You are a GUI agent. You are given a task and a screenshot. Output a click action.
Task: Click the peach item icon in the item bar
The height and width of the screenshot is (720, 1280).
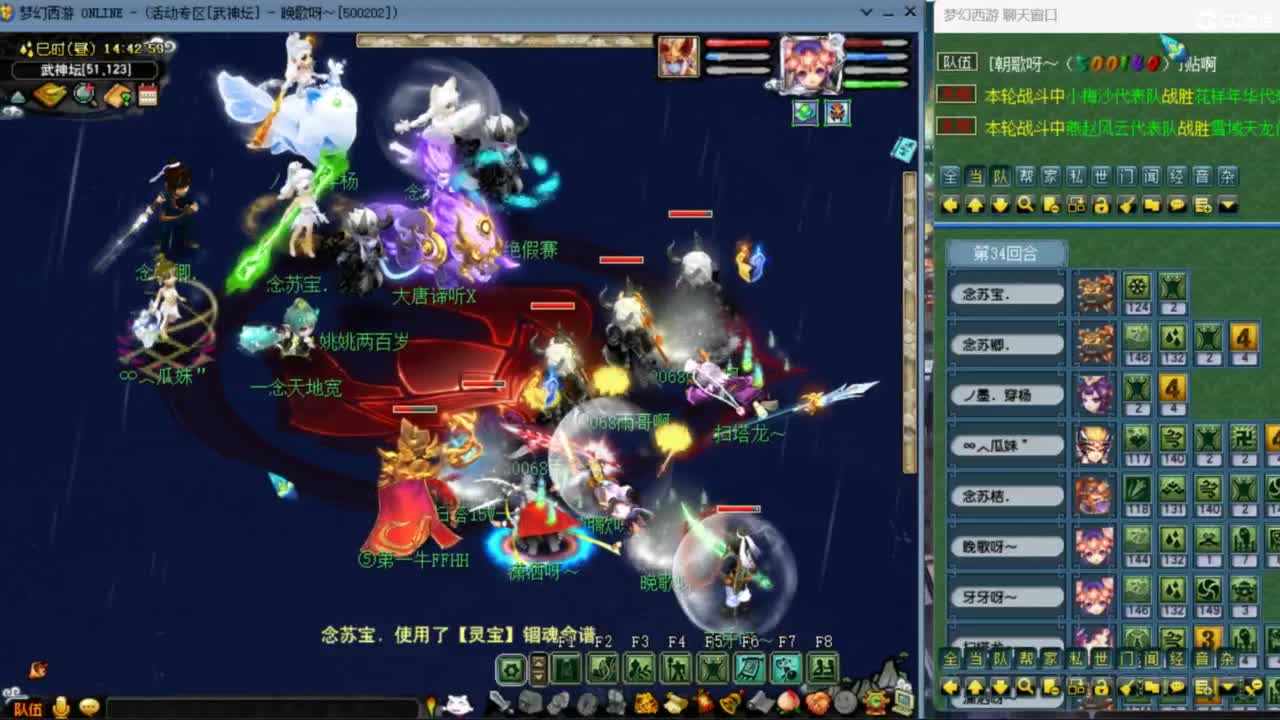(786, 702)
